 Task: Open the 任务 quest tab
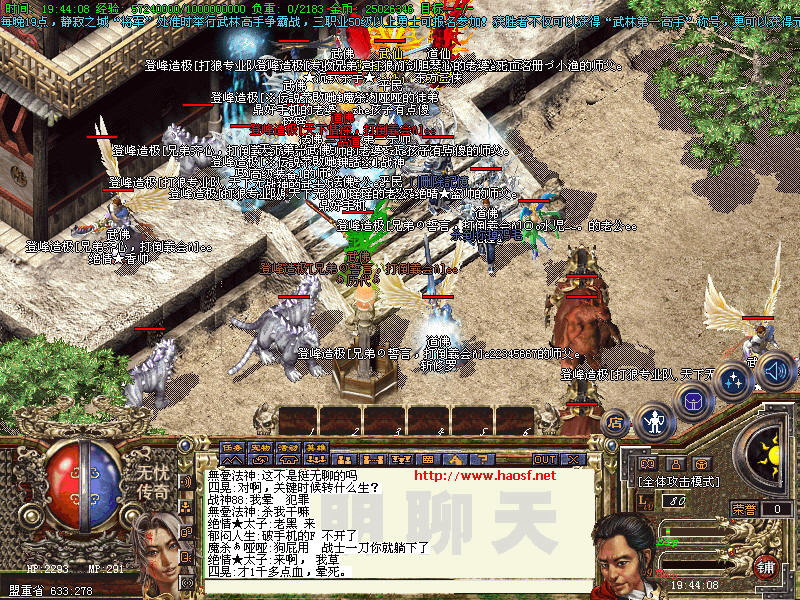[x=232, y=447]
